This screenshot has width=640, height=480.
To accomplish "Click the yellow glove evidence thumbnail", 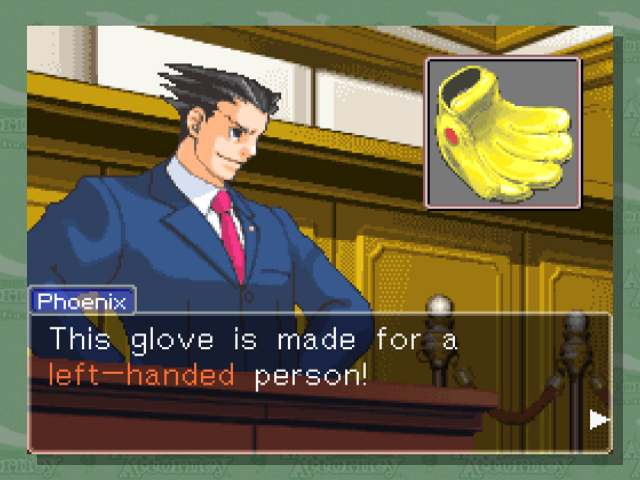I will pyautogui.click(x=503, y=132).
